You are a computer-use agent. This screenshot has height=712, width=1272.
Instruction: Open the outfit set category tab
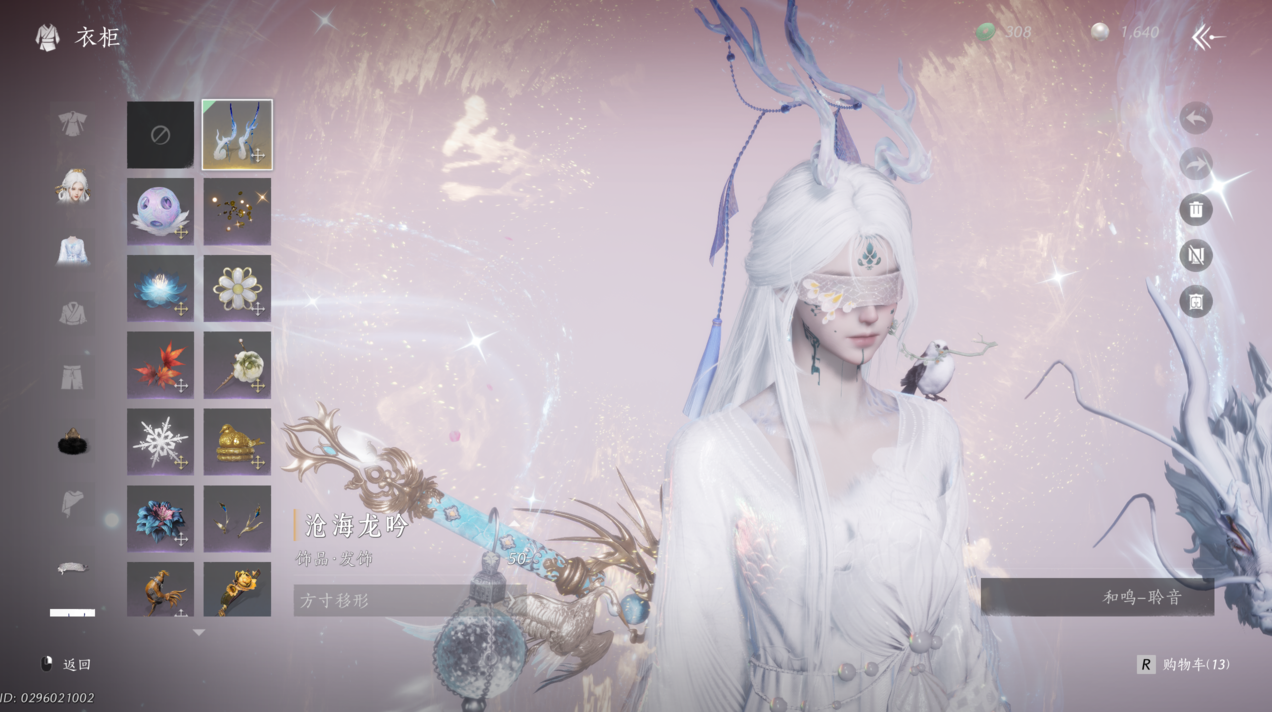point(72,124)
